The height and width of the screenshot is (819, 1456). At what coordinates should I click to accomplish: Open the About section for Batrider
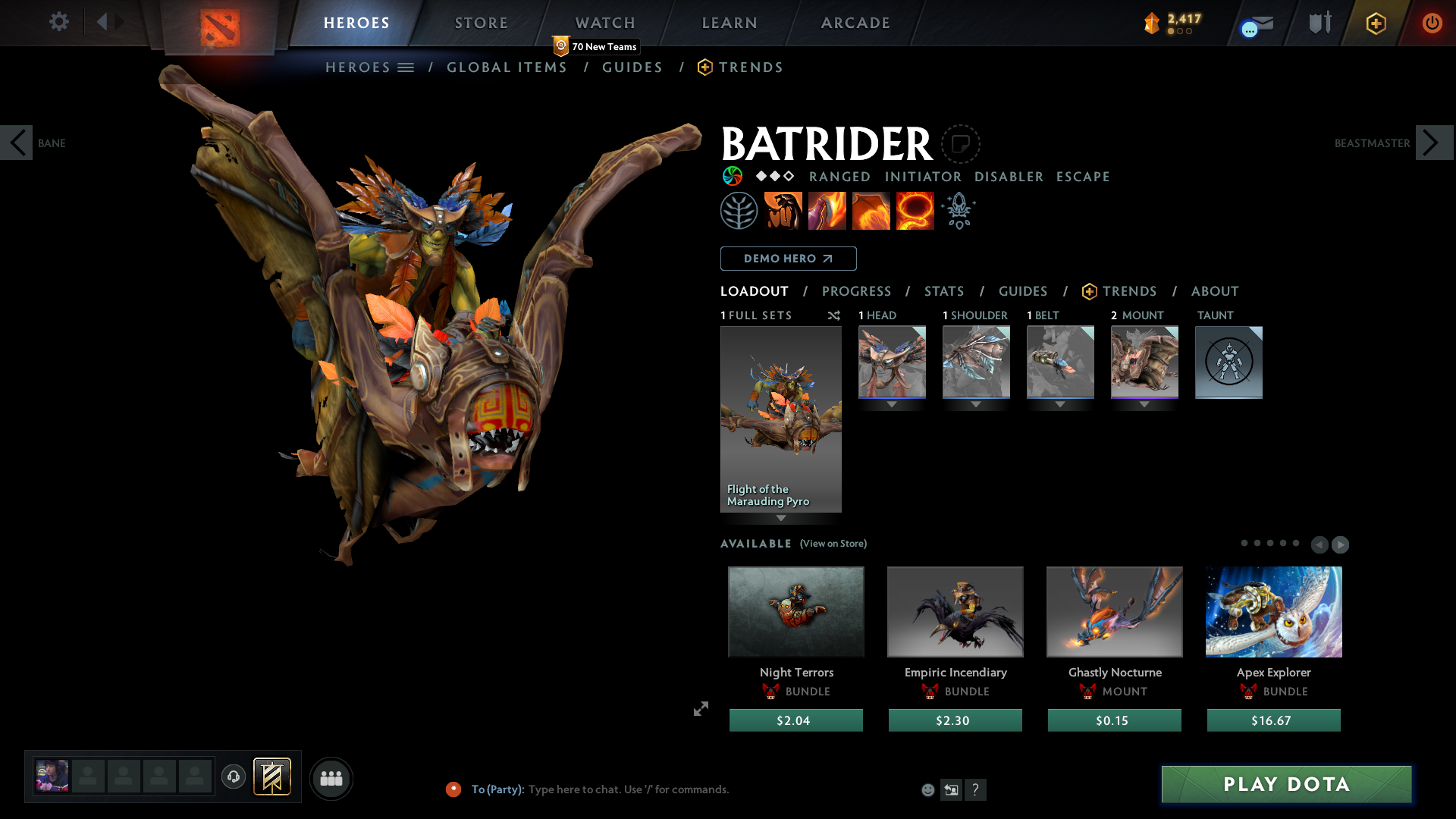[x=1214, y=291]
